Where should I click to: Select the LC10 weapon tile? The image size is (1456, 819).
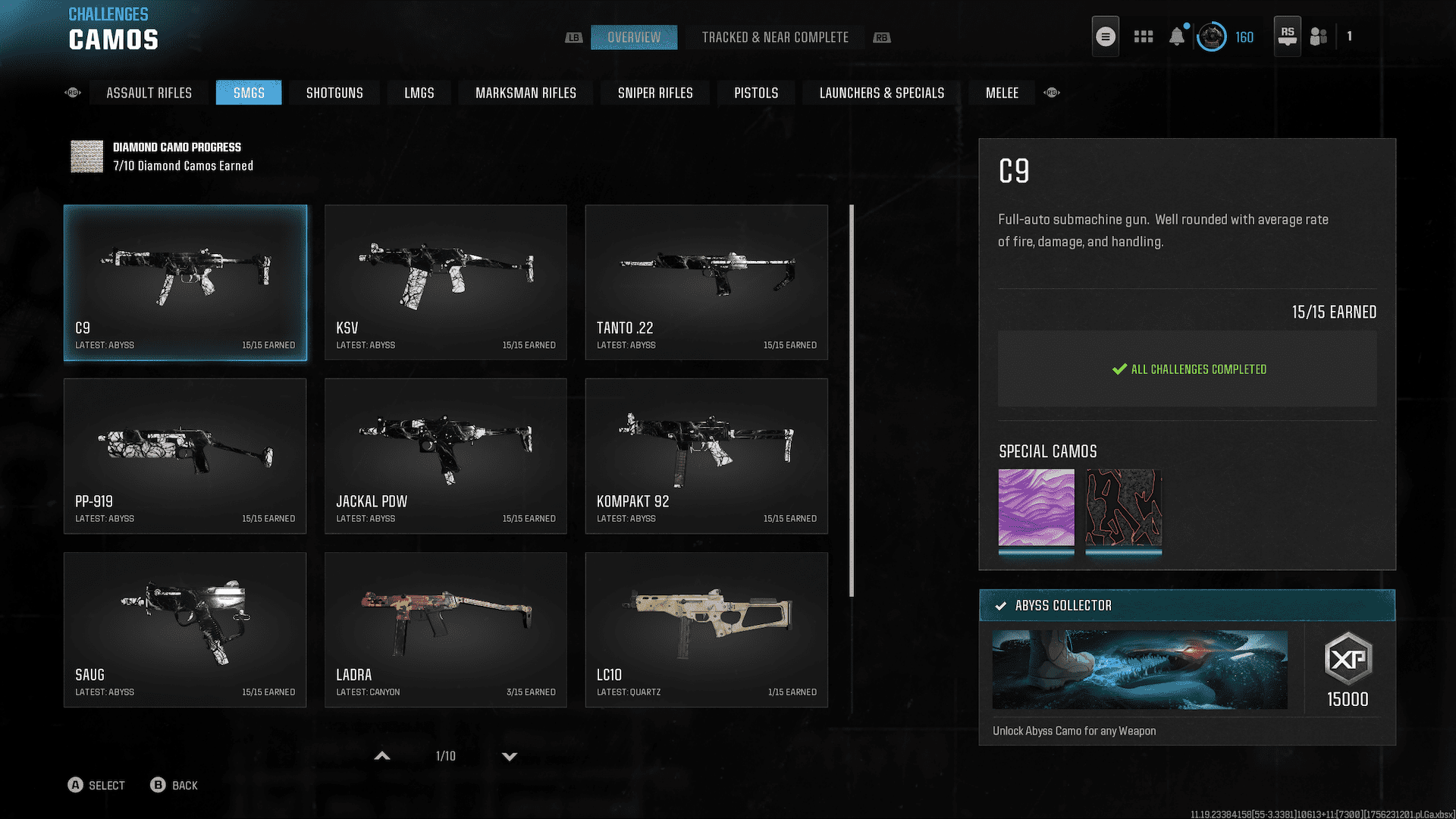coord(706,629)
